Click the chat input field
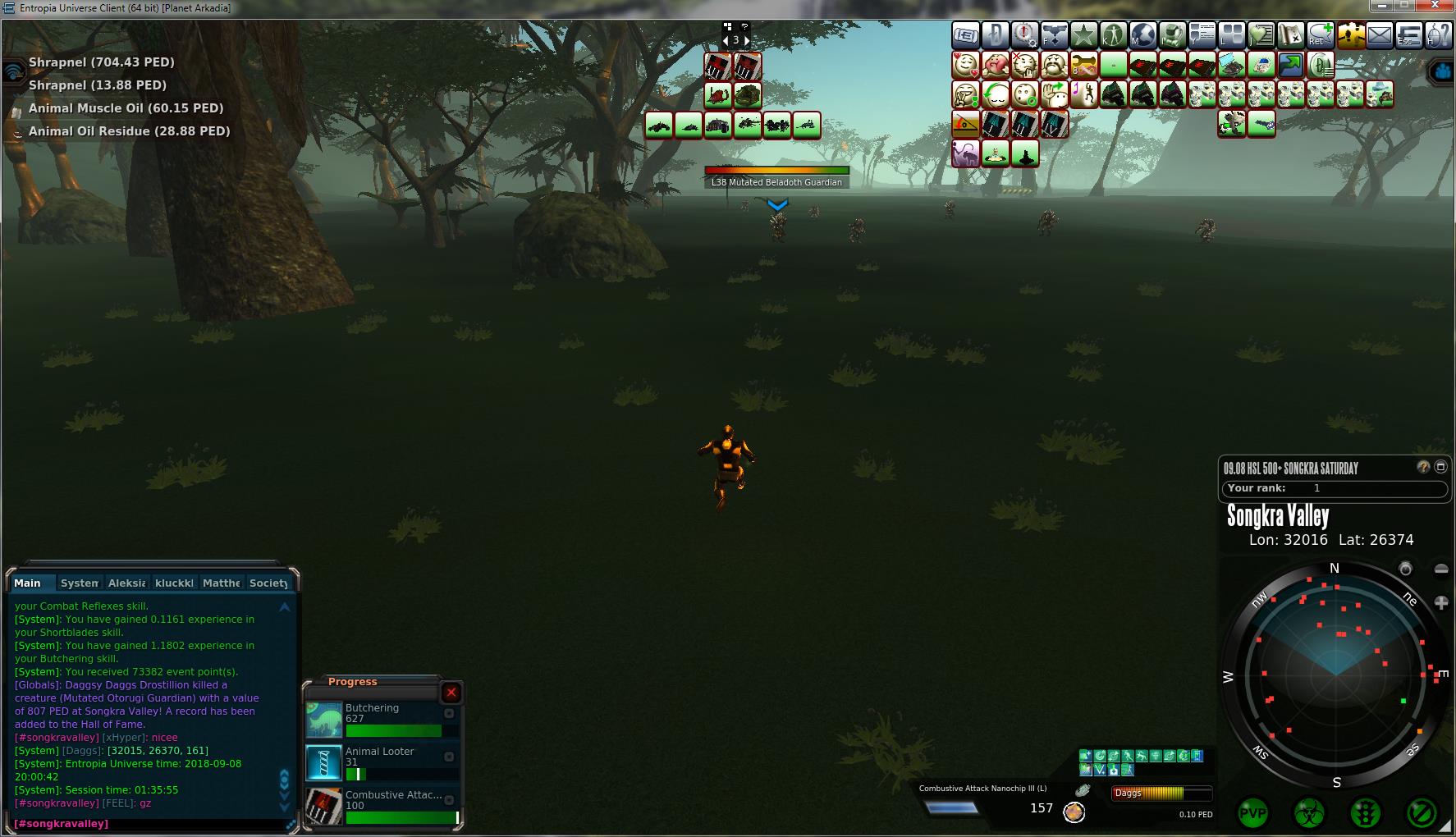 point(148,823)
